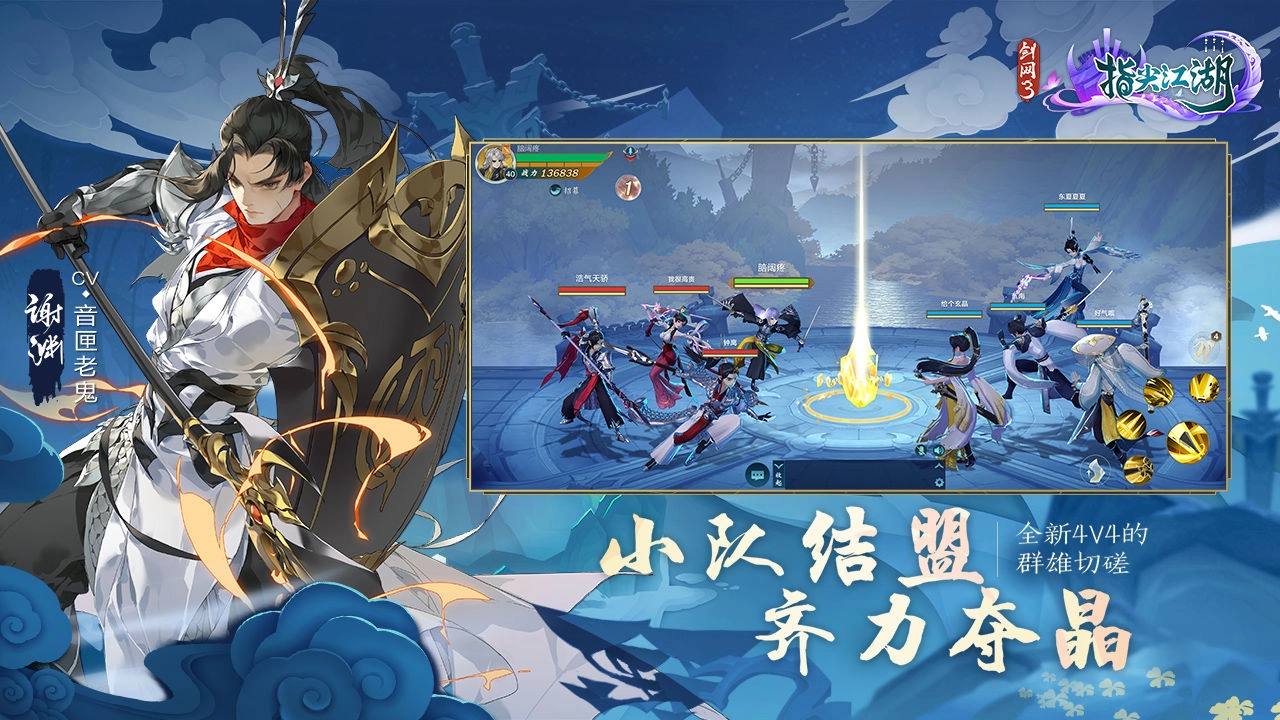Mute game audio with the speaker icon
This screenshot has height=720, width=1280.
pos(939,451)
